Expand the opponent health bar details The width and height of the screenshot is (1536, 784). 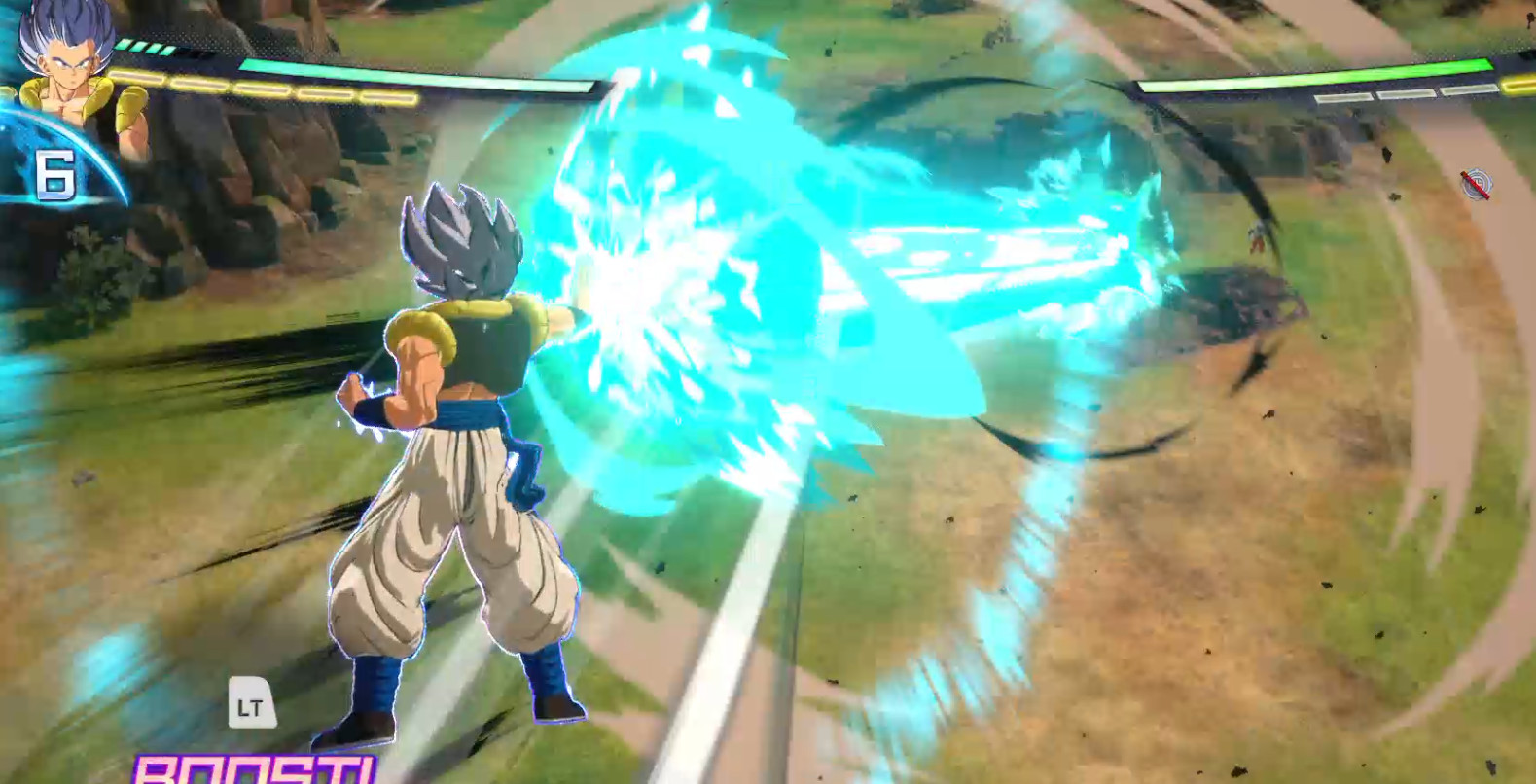click(1313, 78)
